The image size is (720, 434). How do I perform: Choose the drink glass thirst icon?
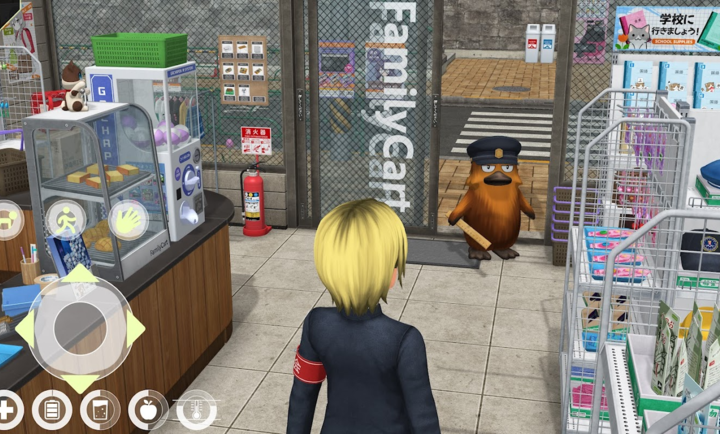pyautogui.click(x=99, y=409)
